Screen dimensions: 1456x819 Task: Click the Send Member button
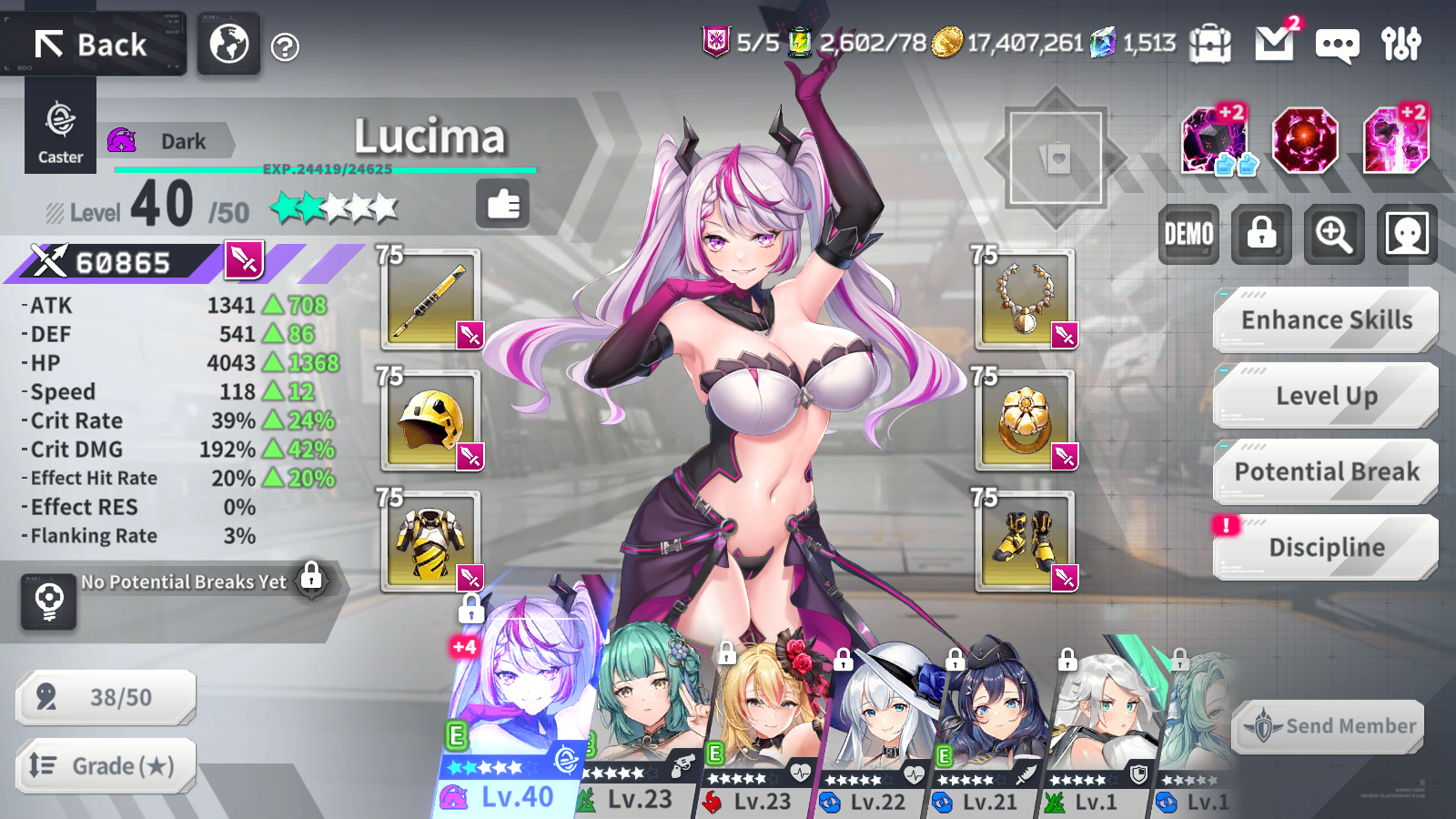(x=1329, y=726)
